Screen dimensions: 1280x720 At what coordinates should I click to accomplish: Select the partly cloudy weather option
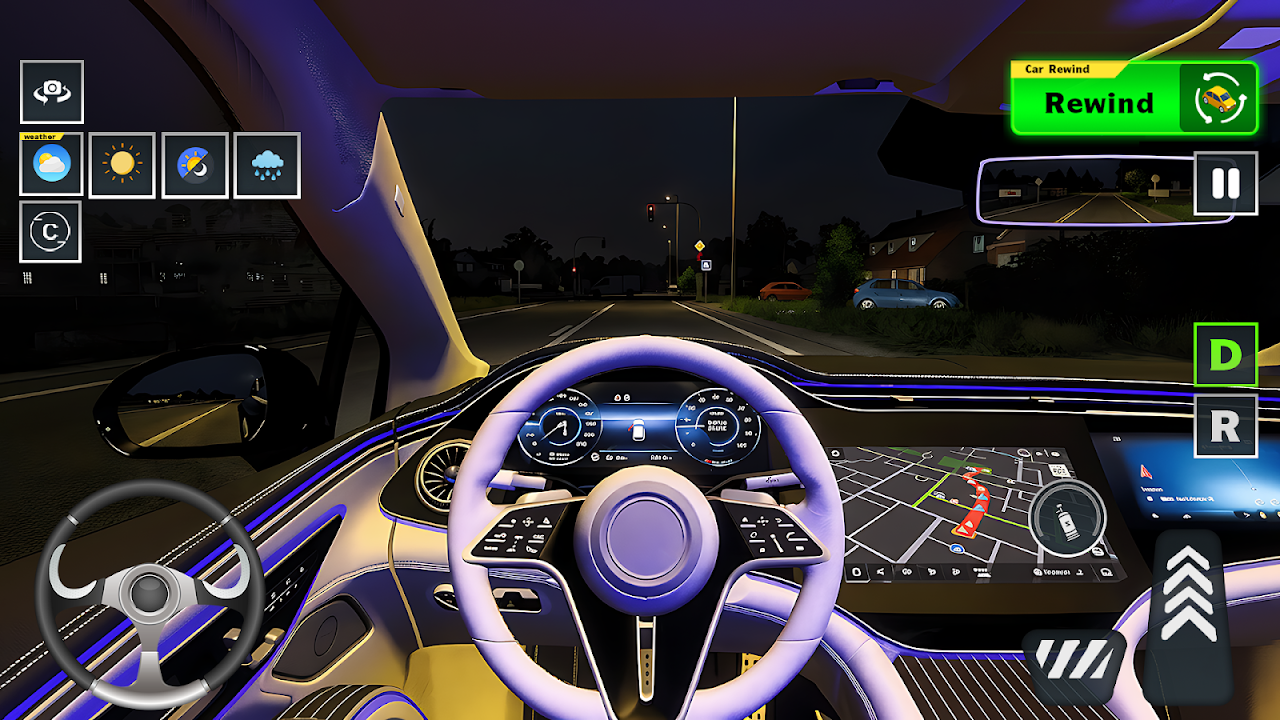click(52, 165)
